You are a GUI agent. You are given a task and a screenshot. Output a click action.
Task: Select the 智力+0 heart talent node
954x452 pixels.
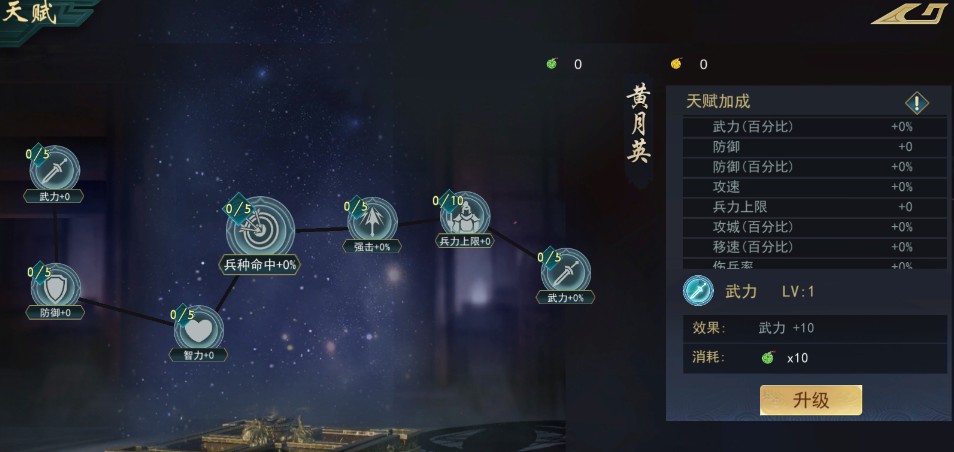click(x=198, y=329)
